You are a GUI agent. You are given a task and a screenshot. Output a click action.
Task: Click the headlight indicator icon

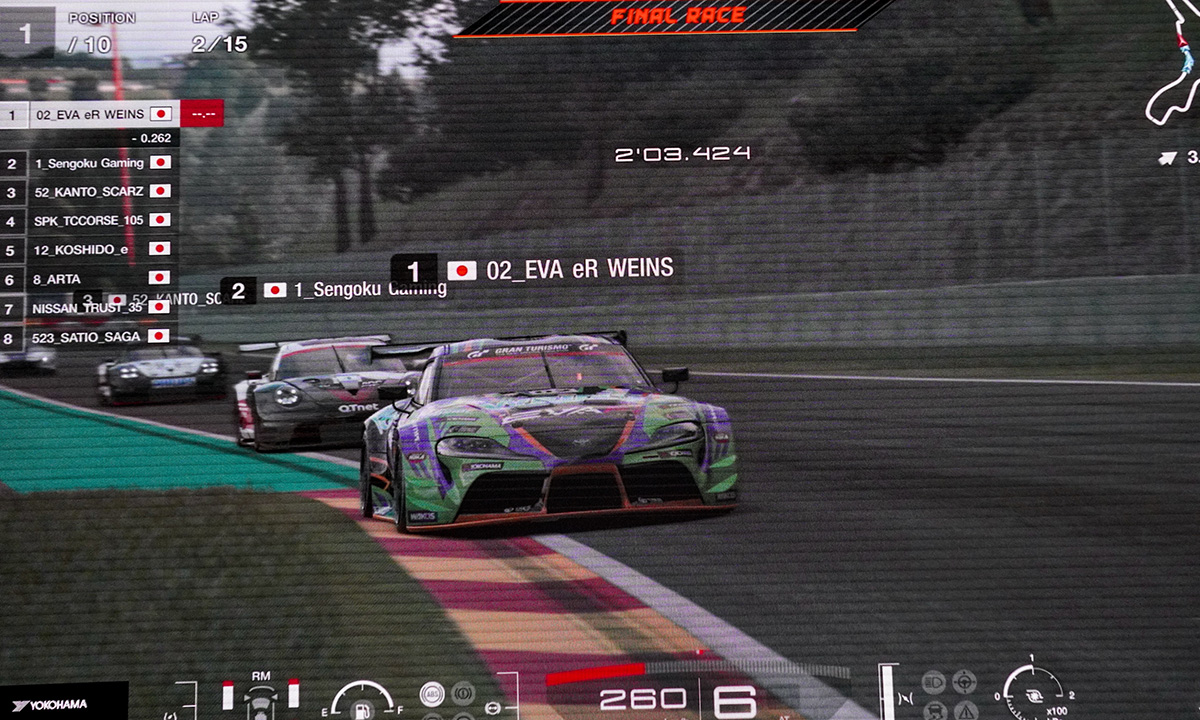tap(934, 684)
